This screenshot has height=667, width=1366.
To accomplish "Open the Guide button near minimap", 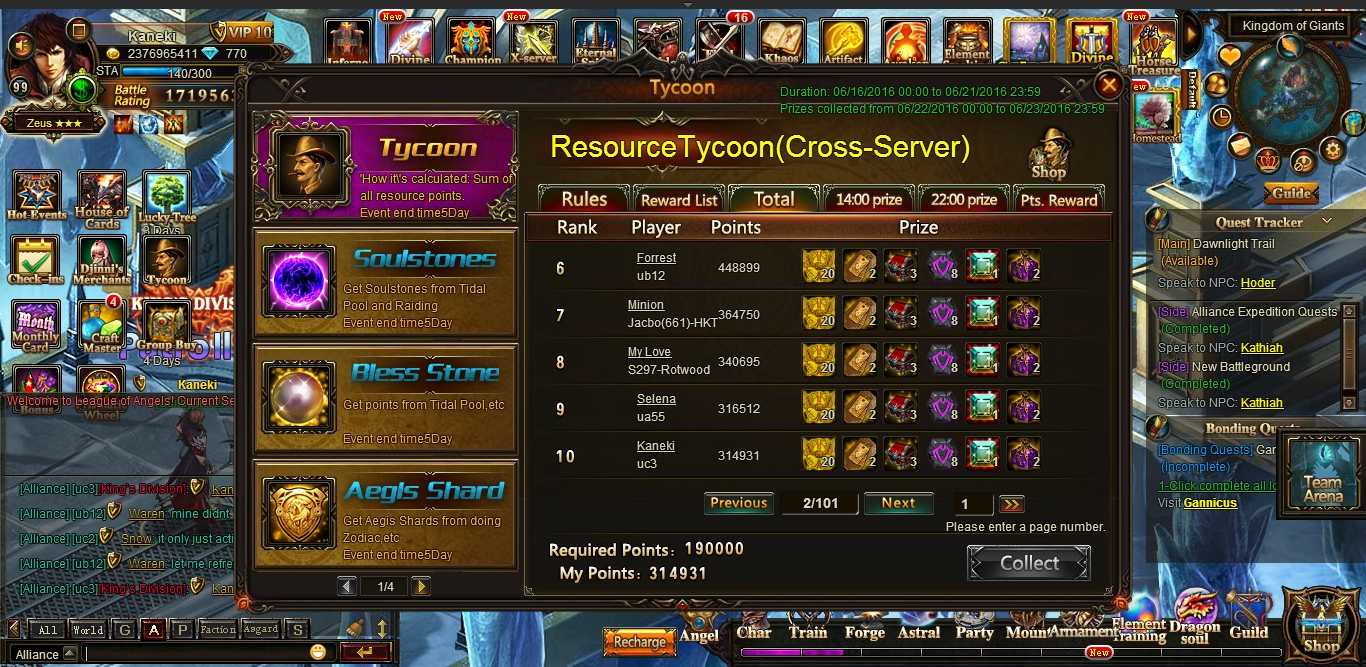I will point(1291,193).
